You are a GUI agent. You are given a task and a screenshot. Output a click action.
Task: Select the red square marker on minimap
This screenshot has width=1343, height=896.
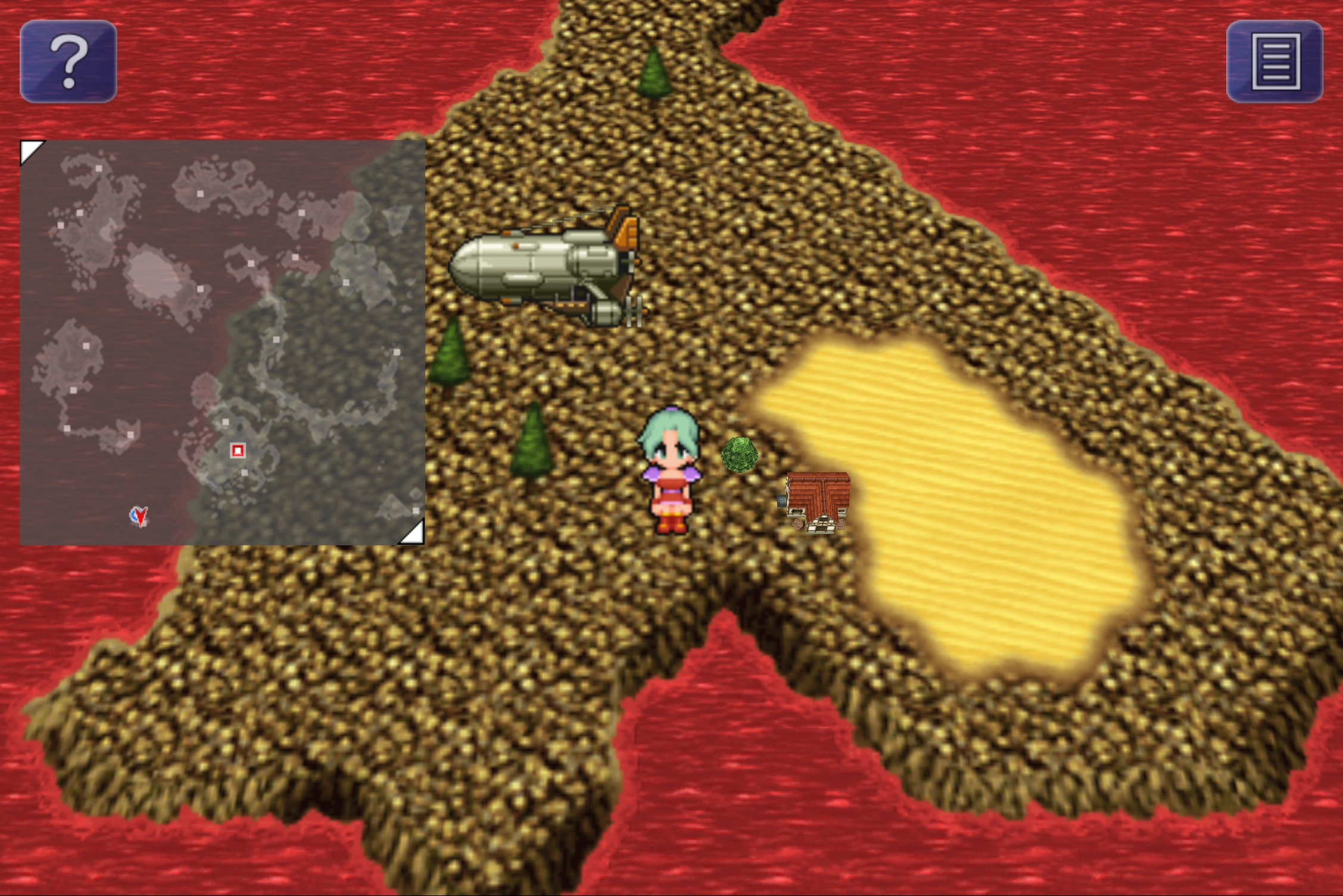(x=238, y=450)
